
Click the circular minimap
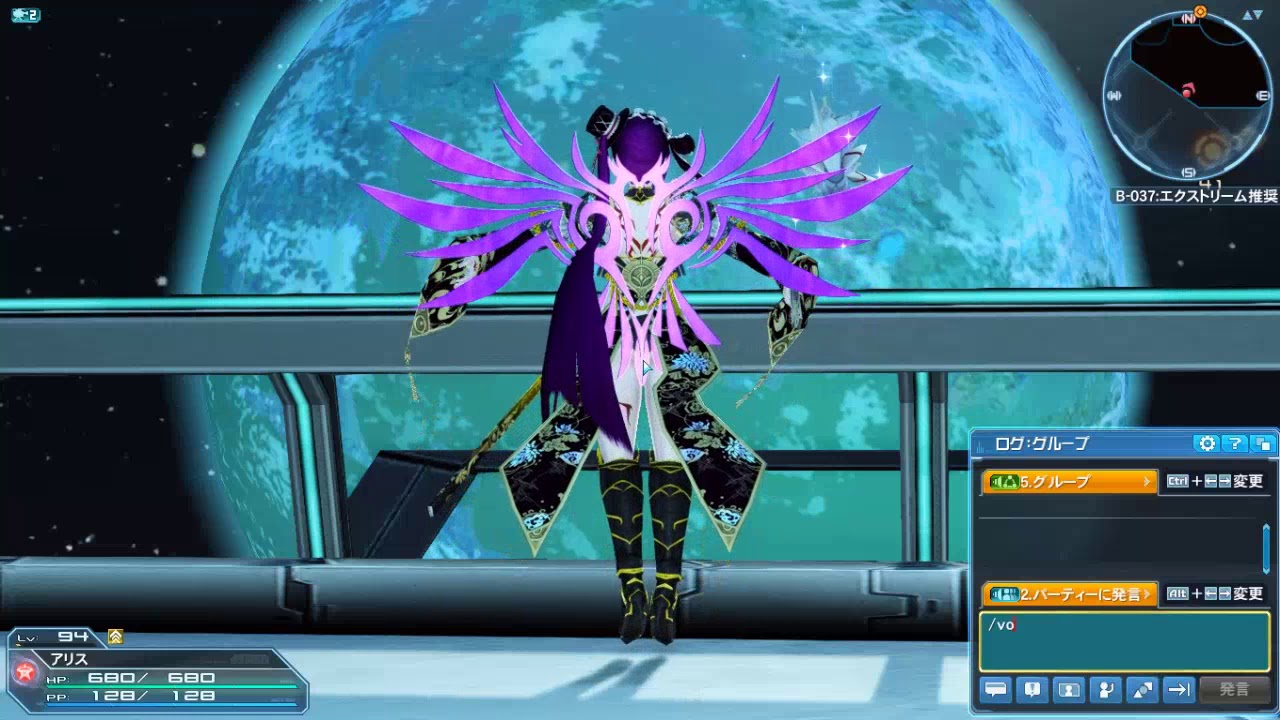pyautogui.click(x=1187, y=97)
